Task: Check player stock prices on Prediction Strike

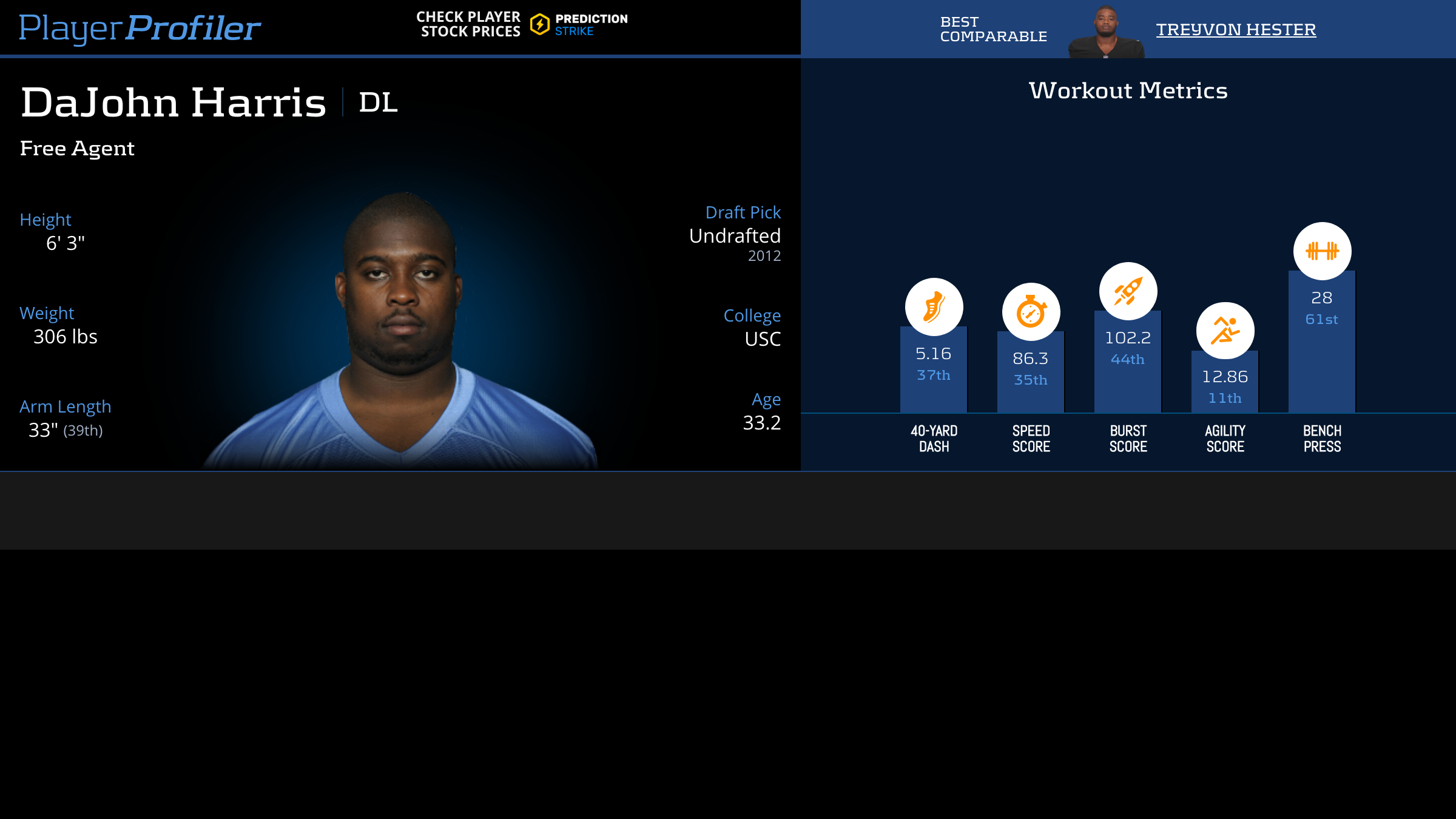Action: pos(522,25)
